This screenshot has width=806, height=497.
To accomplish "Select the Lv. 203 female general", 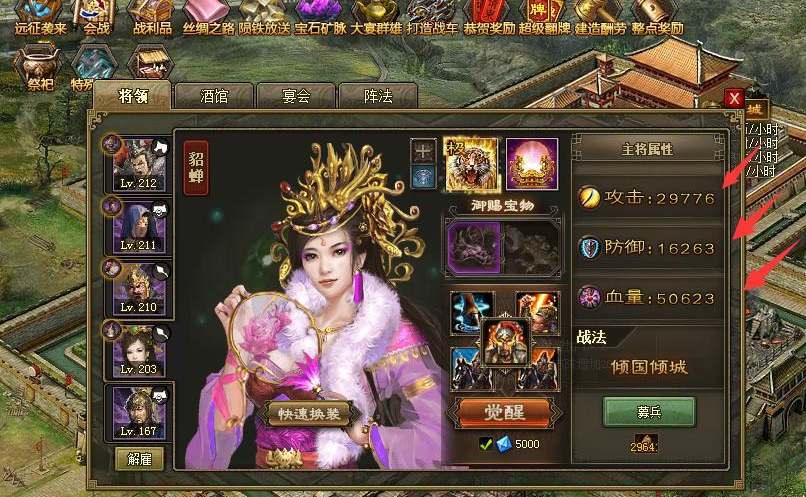I will pos(139,349).
